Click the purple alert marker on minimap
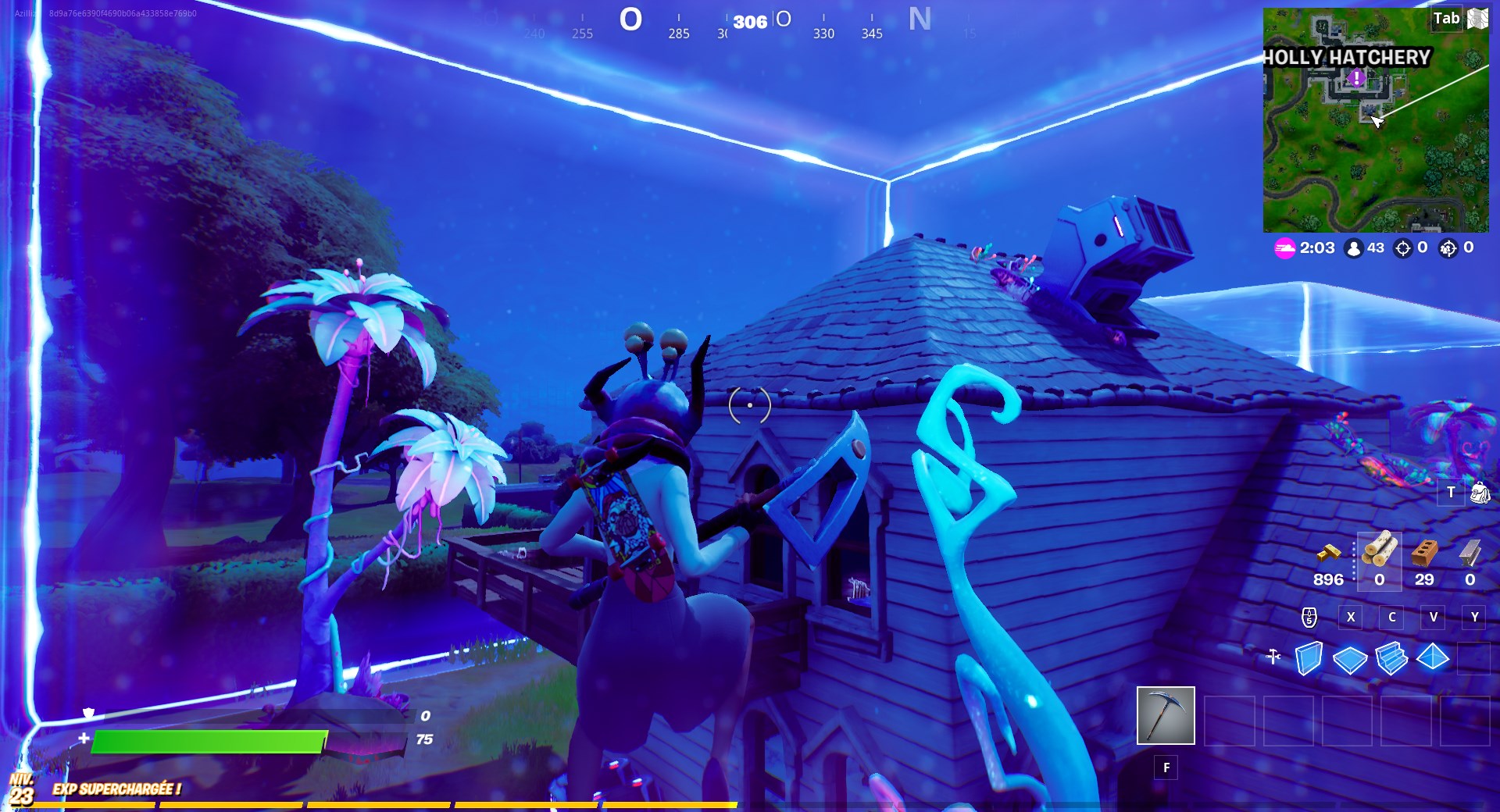The width and height of the screenshot is (1500, 812). [x=1356, y=79]
